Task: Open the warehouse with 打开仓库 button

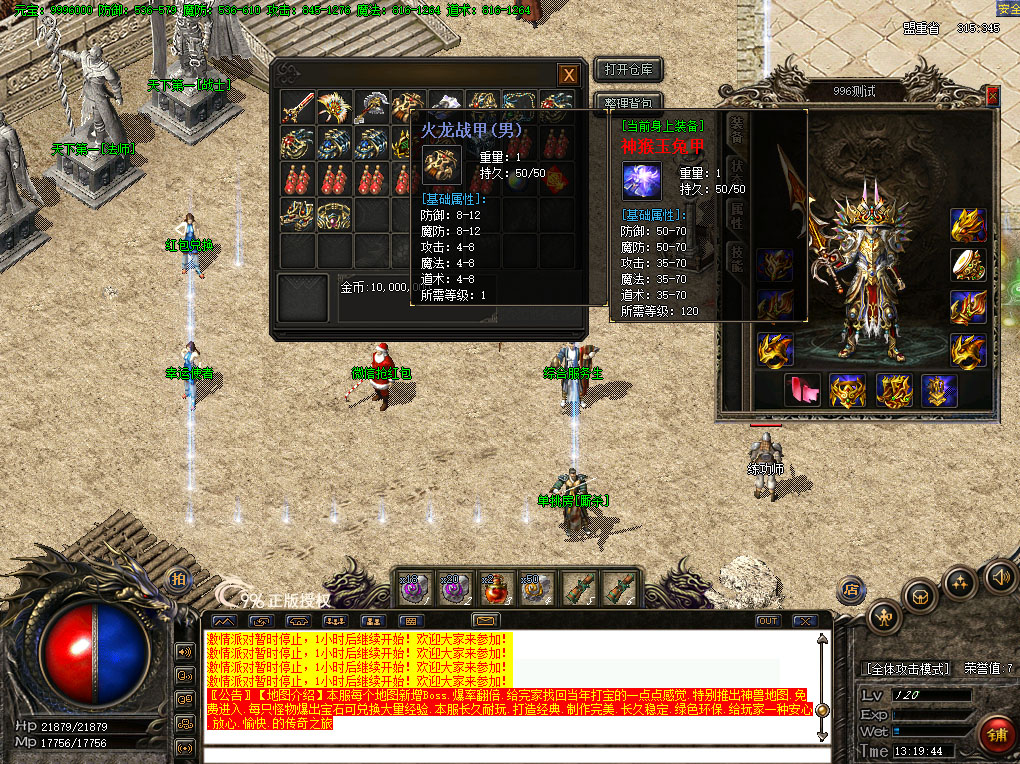Action: click(628, 69)
